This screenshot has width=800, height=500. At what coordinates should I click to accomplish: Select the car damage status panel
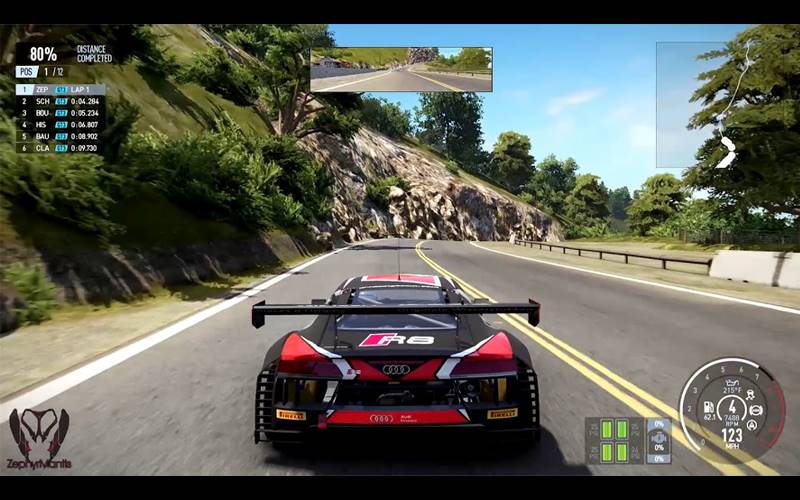pyautogui.click(x=658, y=440)
